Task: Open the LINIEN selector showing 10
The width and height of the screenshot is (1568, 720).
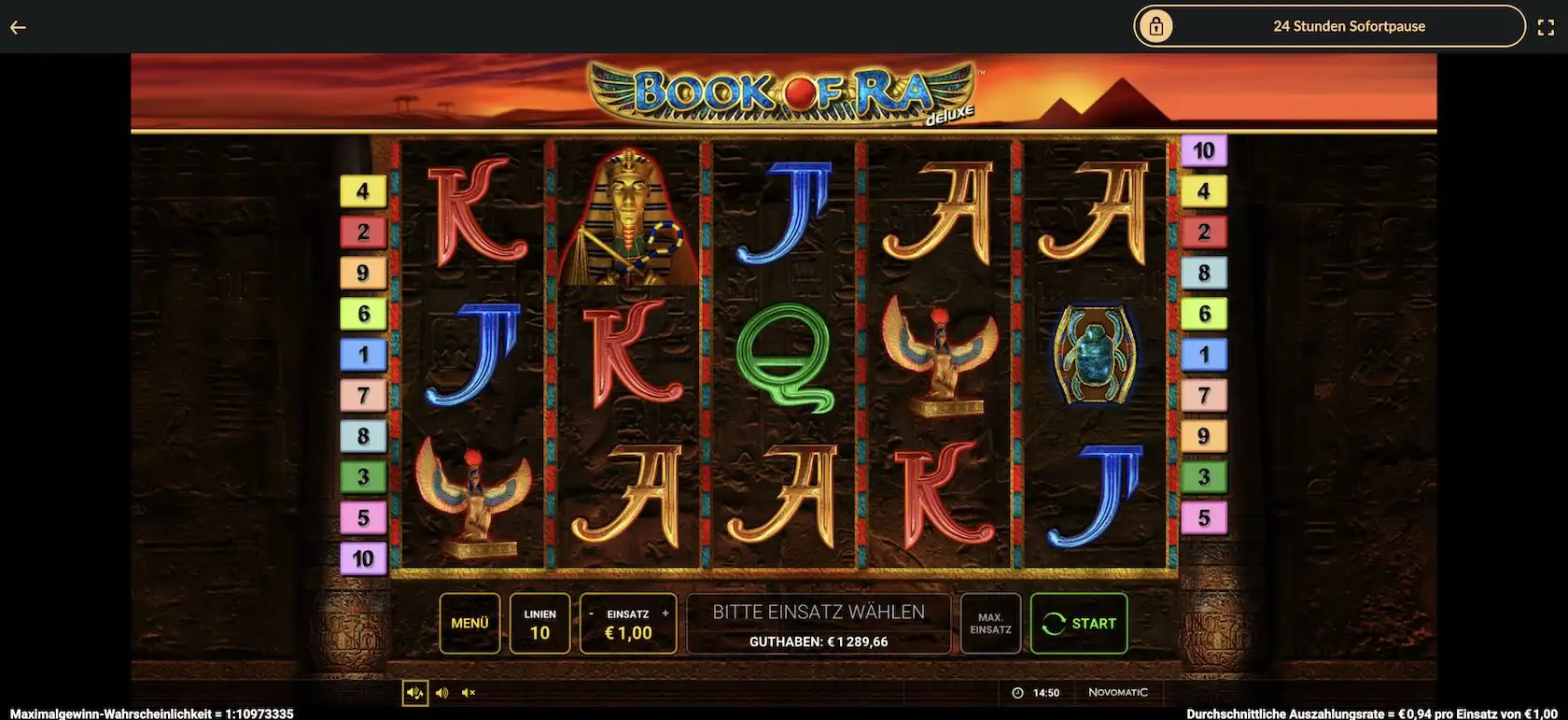Action: 539,623
